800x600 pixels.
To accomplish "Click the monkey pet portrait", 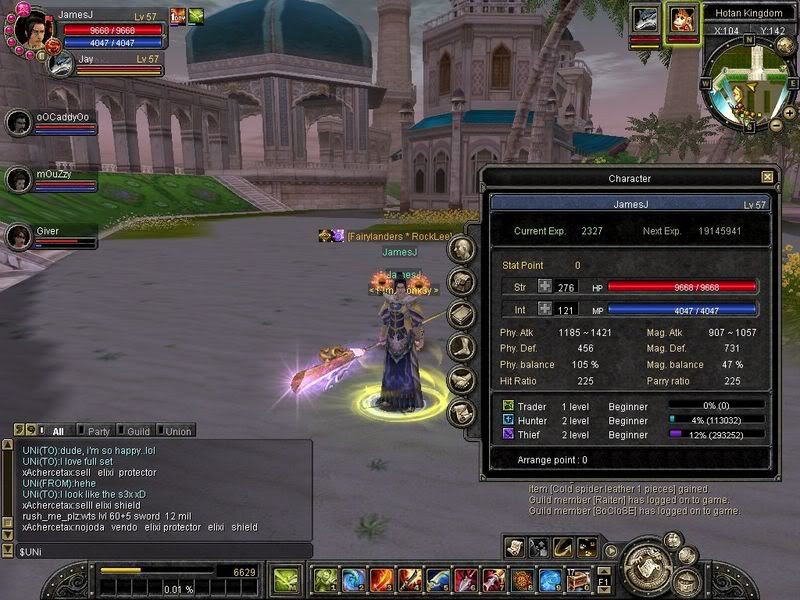I will [682, 19].
